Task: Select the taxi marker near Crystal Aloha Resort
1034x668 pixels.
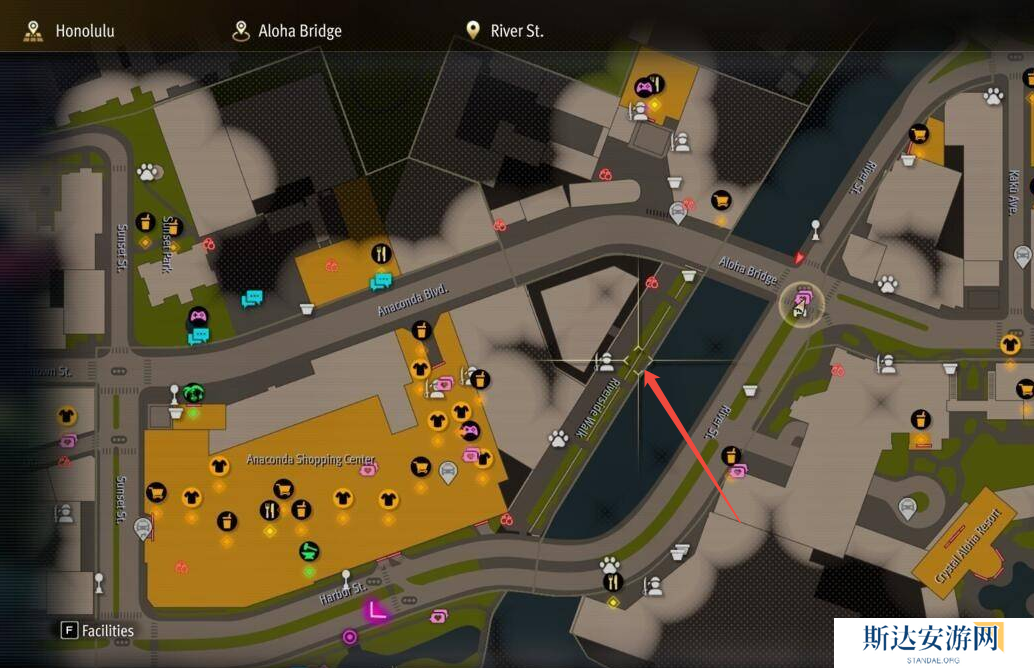Action: pyautogui.click(x=907, y=508)
